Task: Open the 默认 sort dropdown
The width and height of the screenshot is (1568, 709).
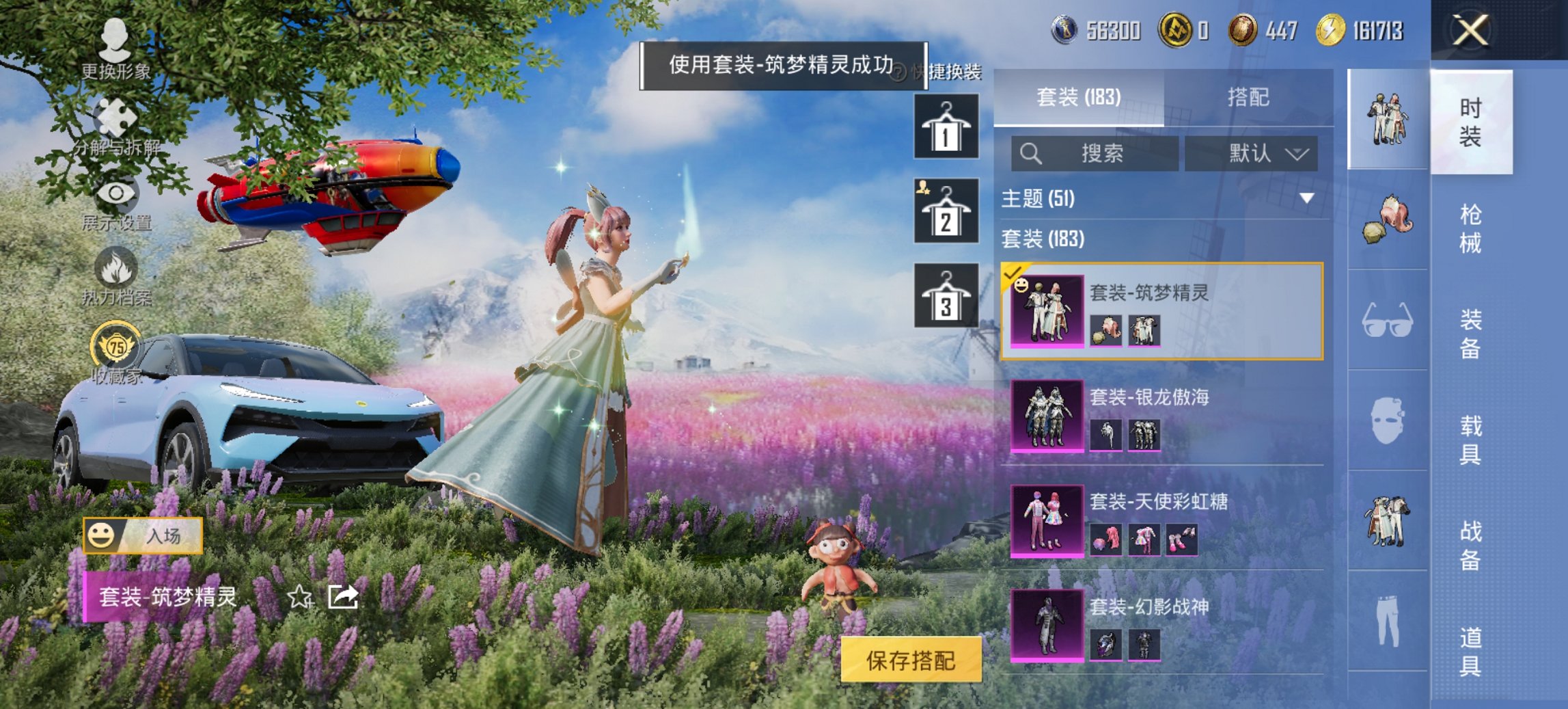Action: pyautogui.click(x=1255, y=154)
